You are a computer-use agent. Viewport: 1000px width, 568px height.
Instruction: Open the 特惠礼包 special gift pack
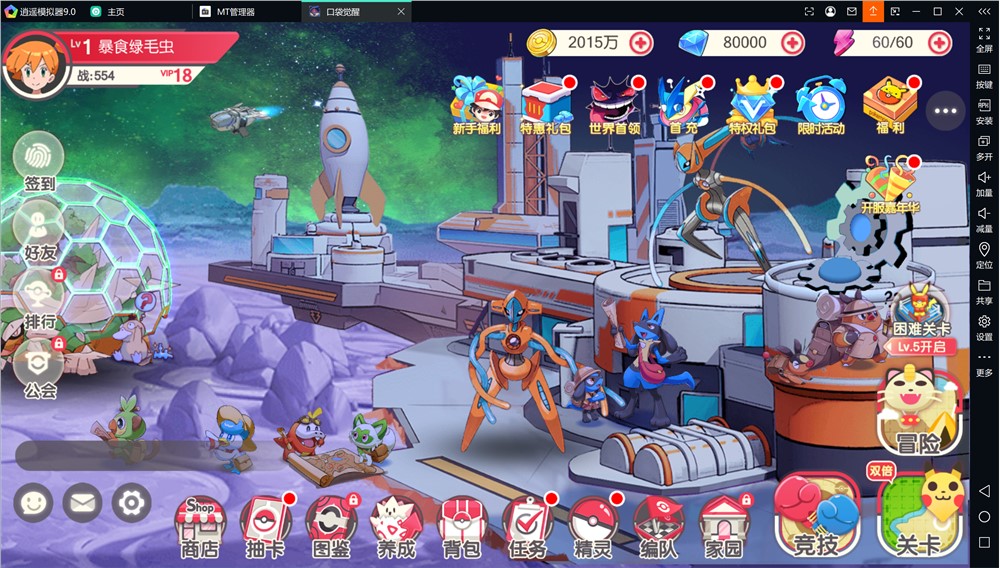click(546, 105)
